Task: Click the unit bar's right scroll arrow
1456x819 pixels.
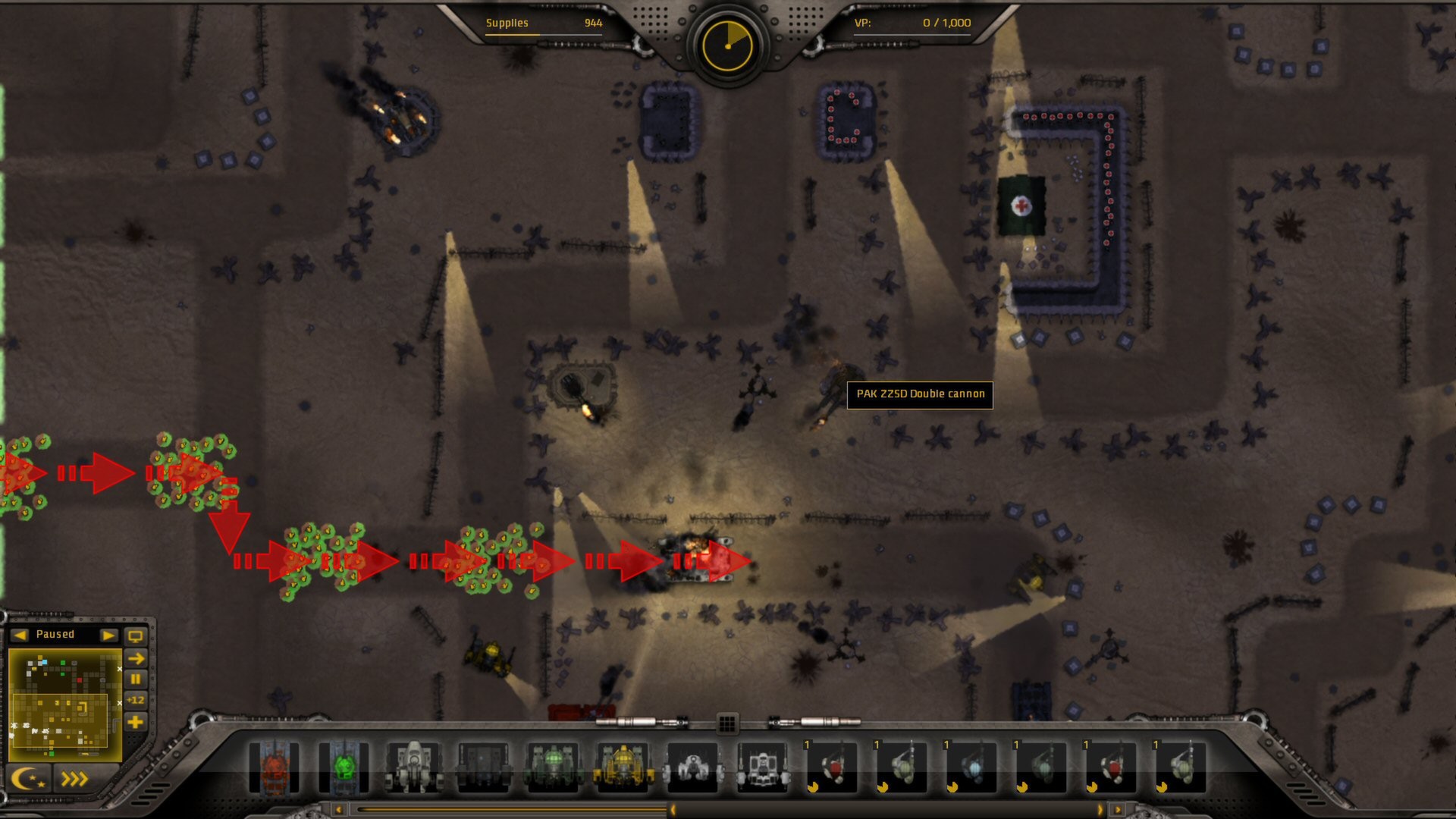Action: 1117,810
